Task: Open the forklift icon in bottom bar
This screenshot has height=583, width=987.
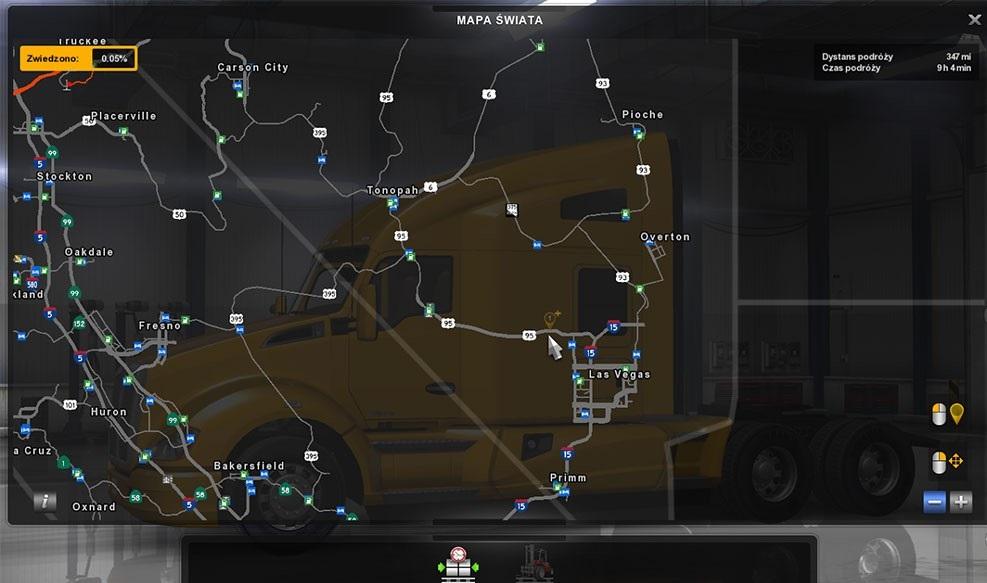Action: 534,562
